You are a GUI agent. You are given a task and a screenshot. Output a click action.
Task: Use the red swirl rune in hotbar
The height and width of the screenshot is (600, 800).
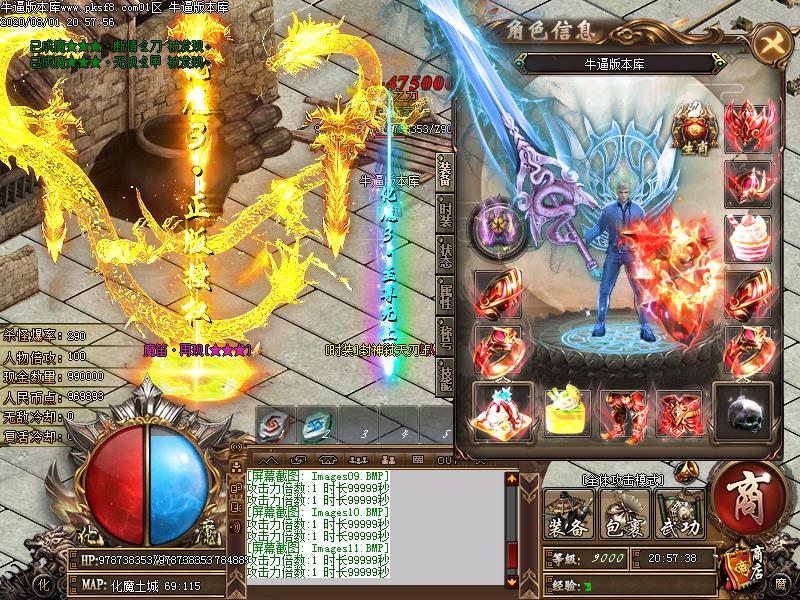click(x=272, y=424)
